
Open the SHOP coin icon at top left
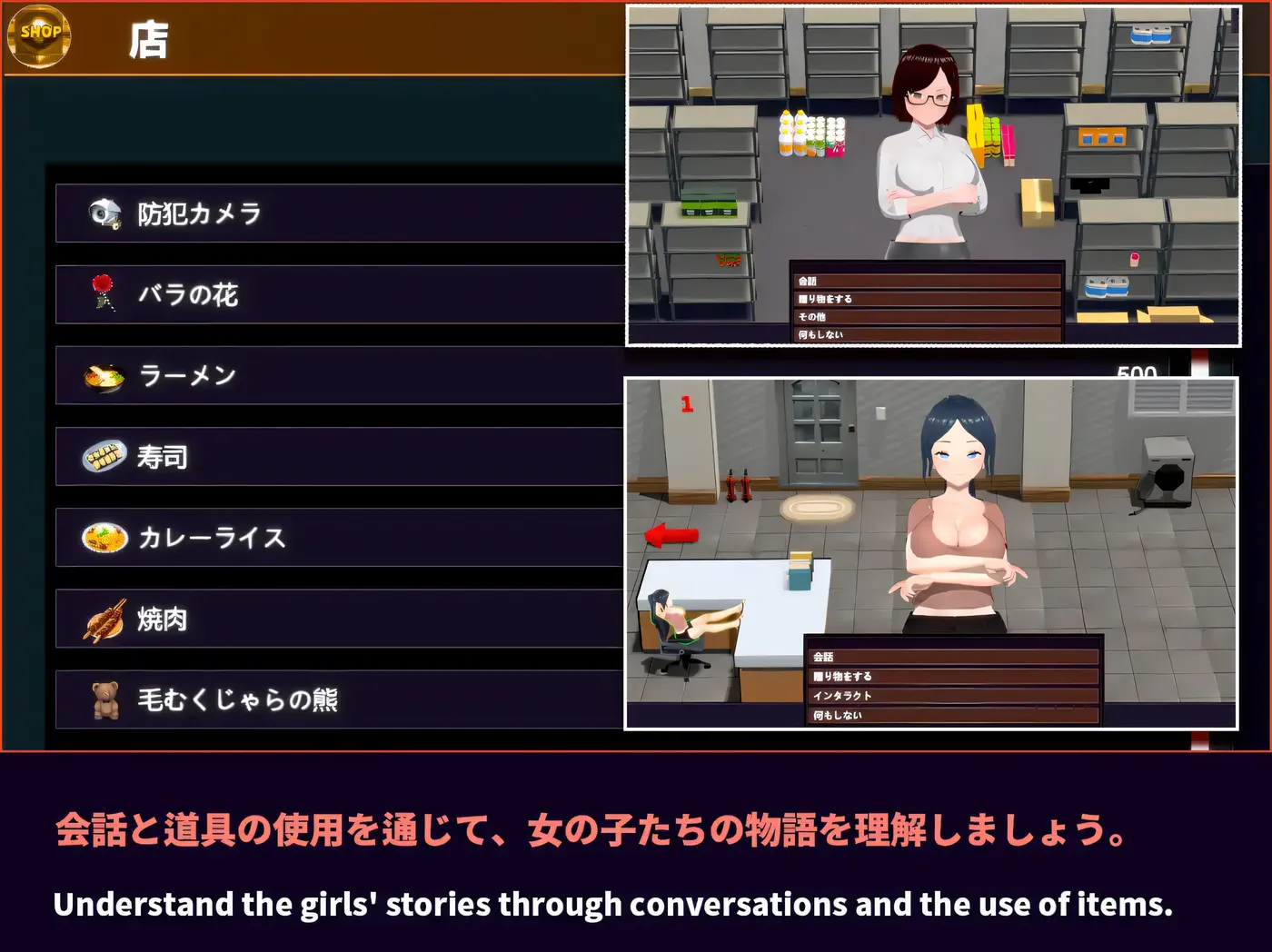coord(38,35)
